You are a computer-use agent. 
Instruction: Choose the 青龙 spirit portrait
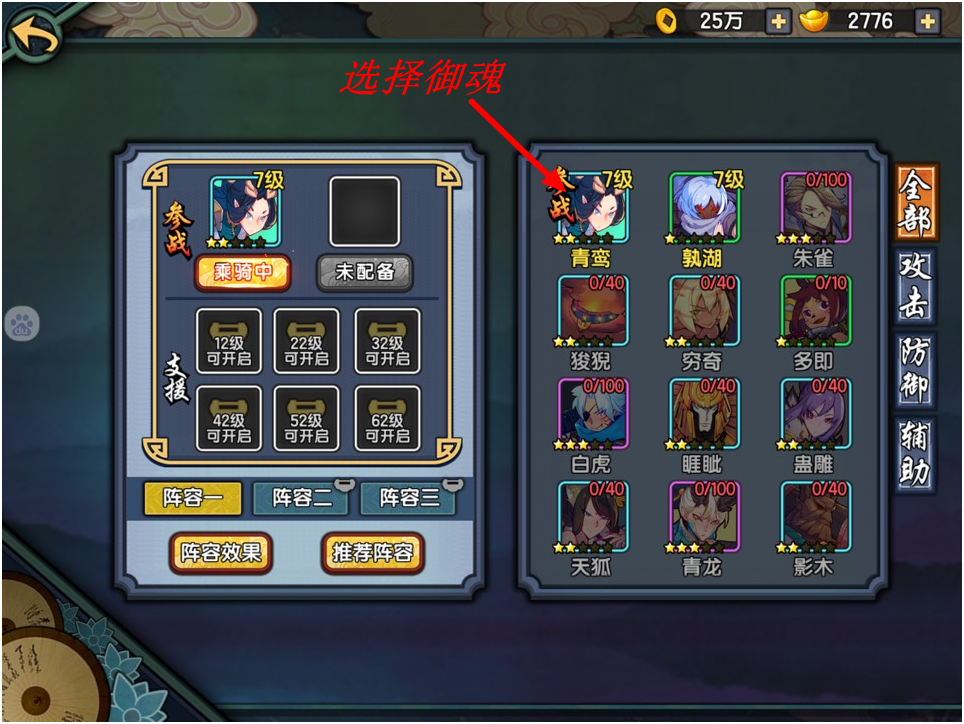(704, 517)
